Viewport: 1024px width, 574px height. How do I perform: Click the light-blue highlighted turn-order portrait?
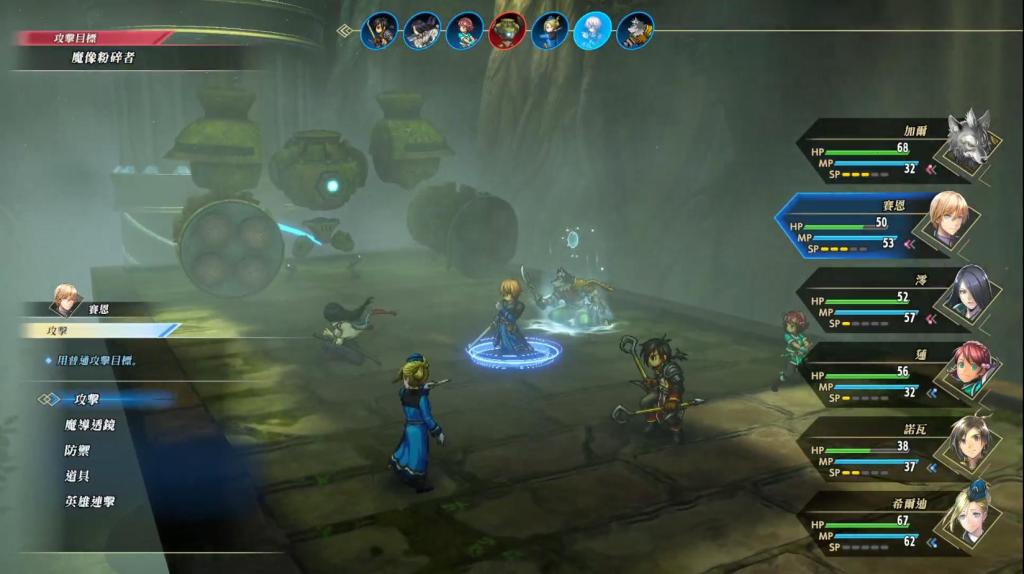[x=593, y=31]
